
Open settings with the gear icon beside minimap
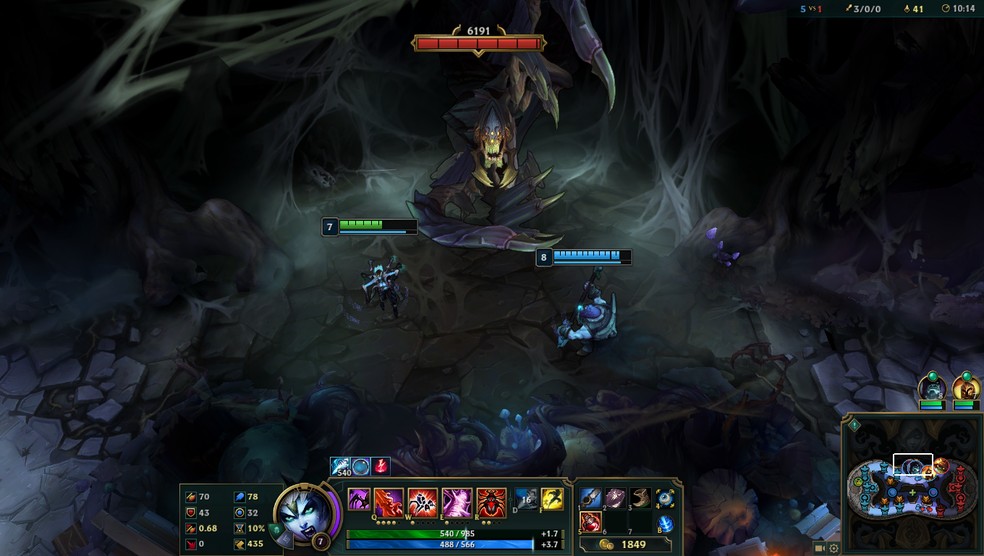coord(833,548)
